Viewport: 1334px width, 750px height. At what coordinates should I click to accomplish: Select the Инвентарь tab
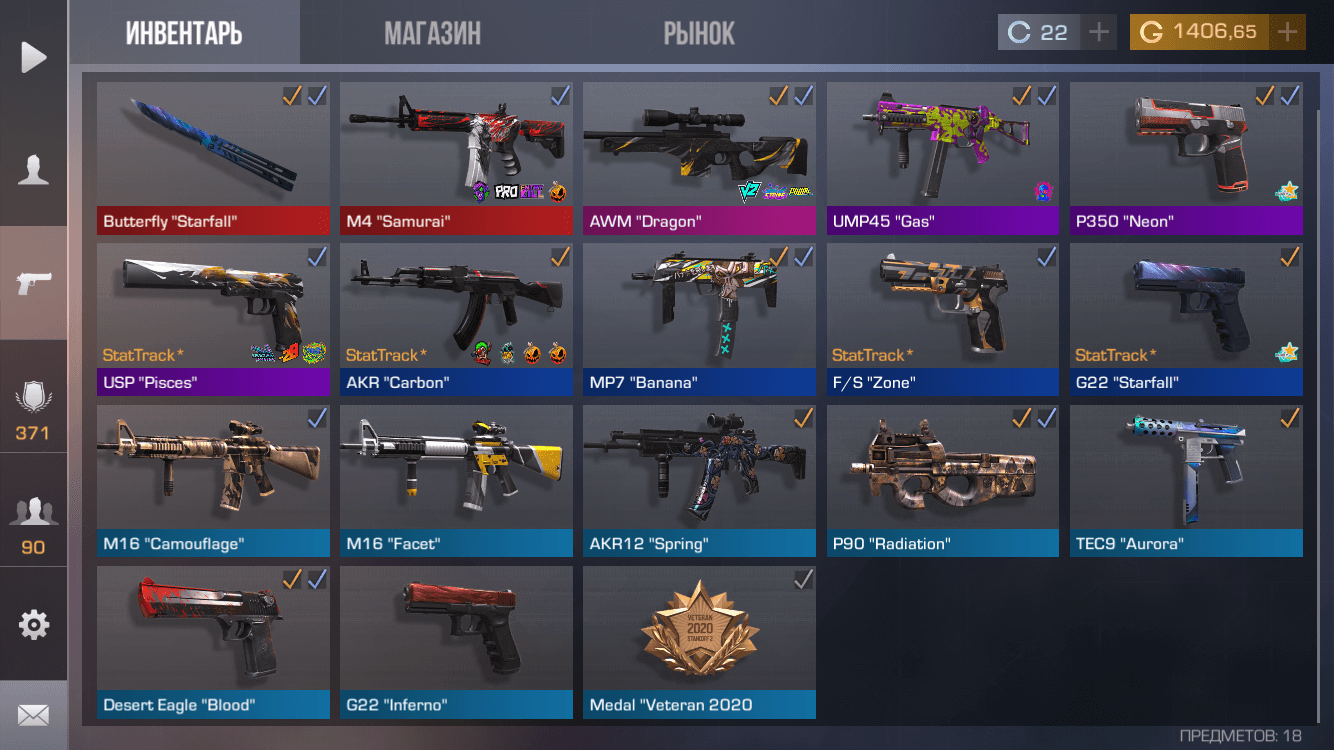point(184,33)
